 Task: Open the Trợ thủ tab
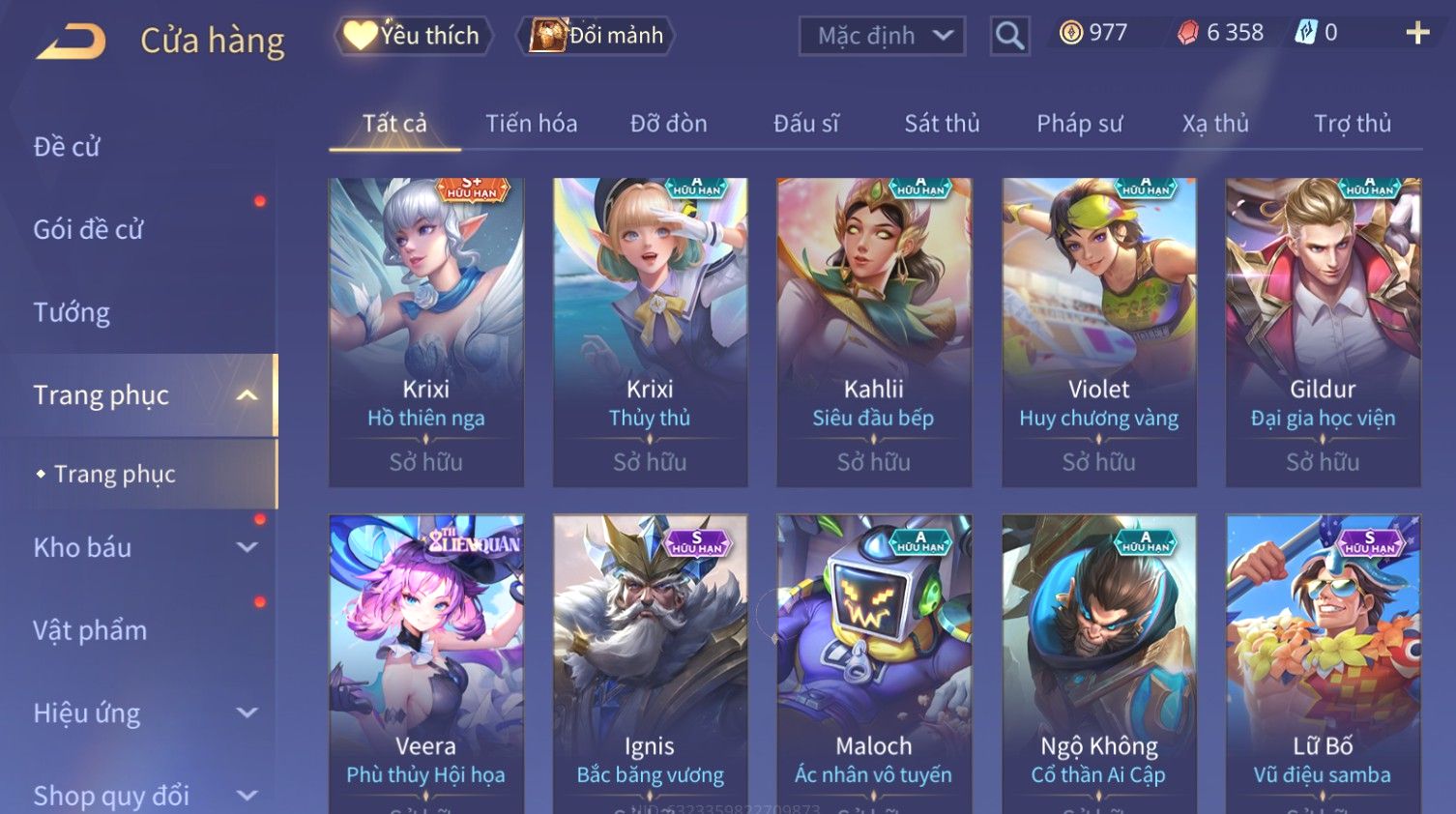[x=1352, y=124]
